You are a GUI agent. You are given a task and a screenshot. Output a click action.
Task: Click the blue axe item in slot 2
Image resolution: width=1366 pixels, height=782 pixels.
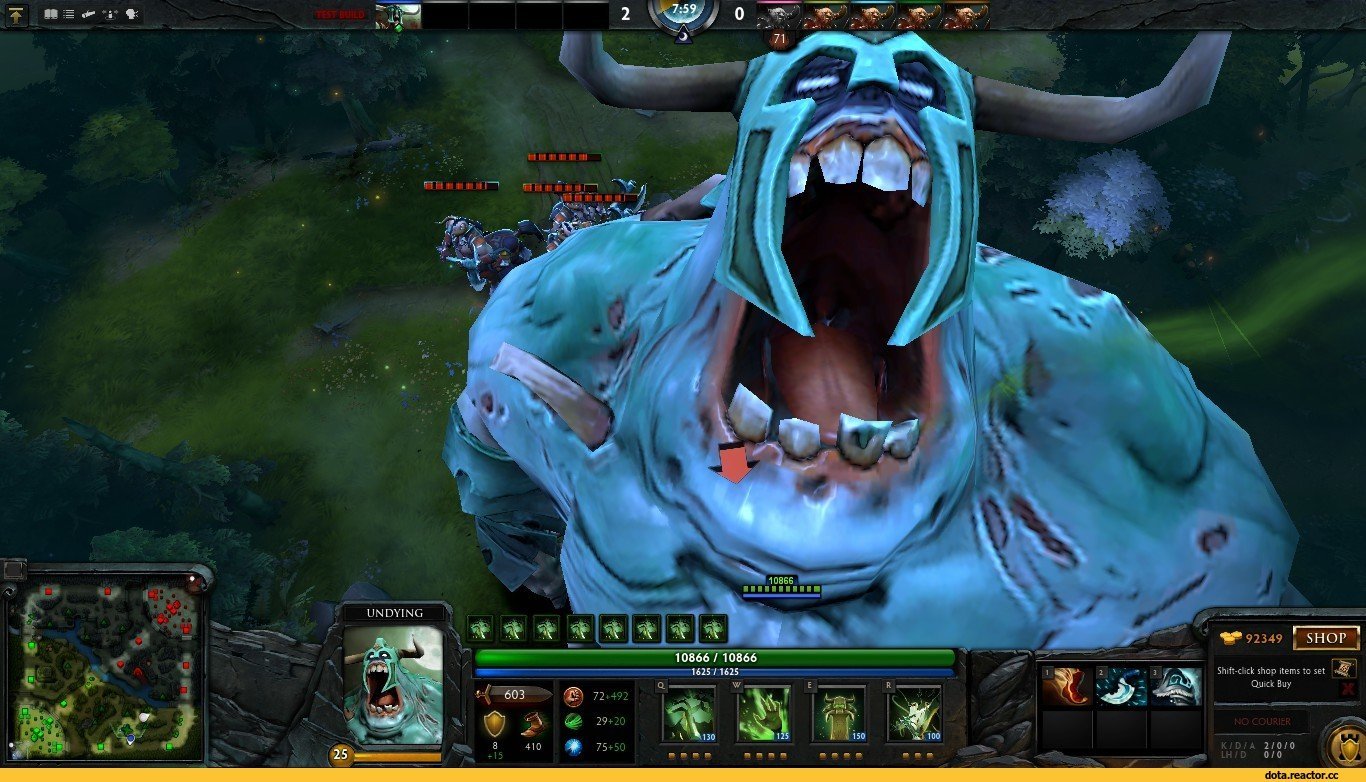click(x=1120, y=687)
